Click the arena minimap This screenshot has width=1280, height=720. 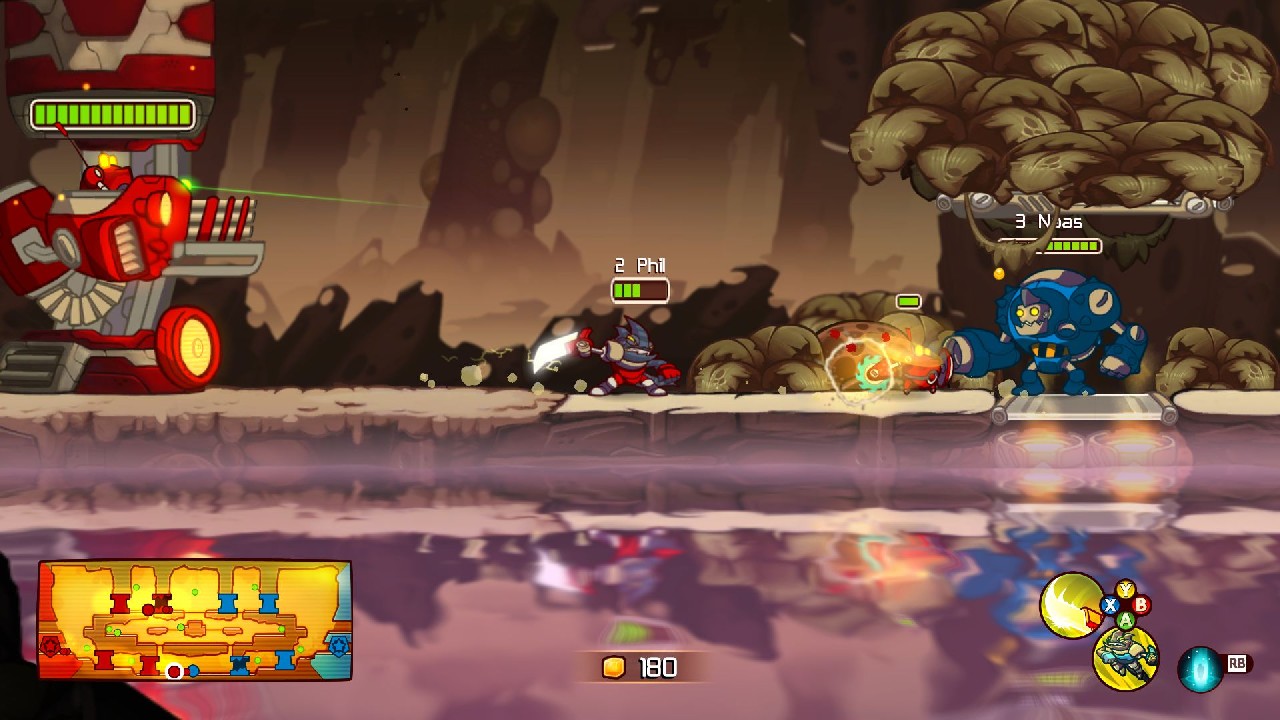click(195, 621)
